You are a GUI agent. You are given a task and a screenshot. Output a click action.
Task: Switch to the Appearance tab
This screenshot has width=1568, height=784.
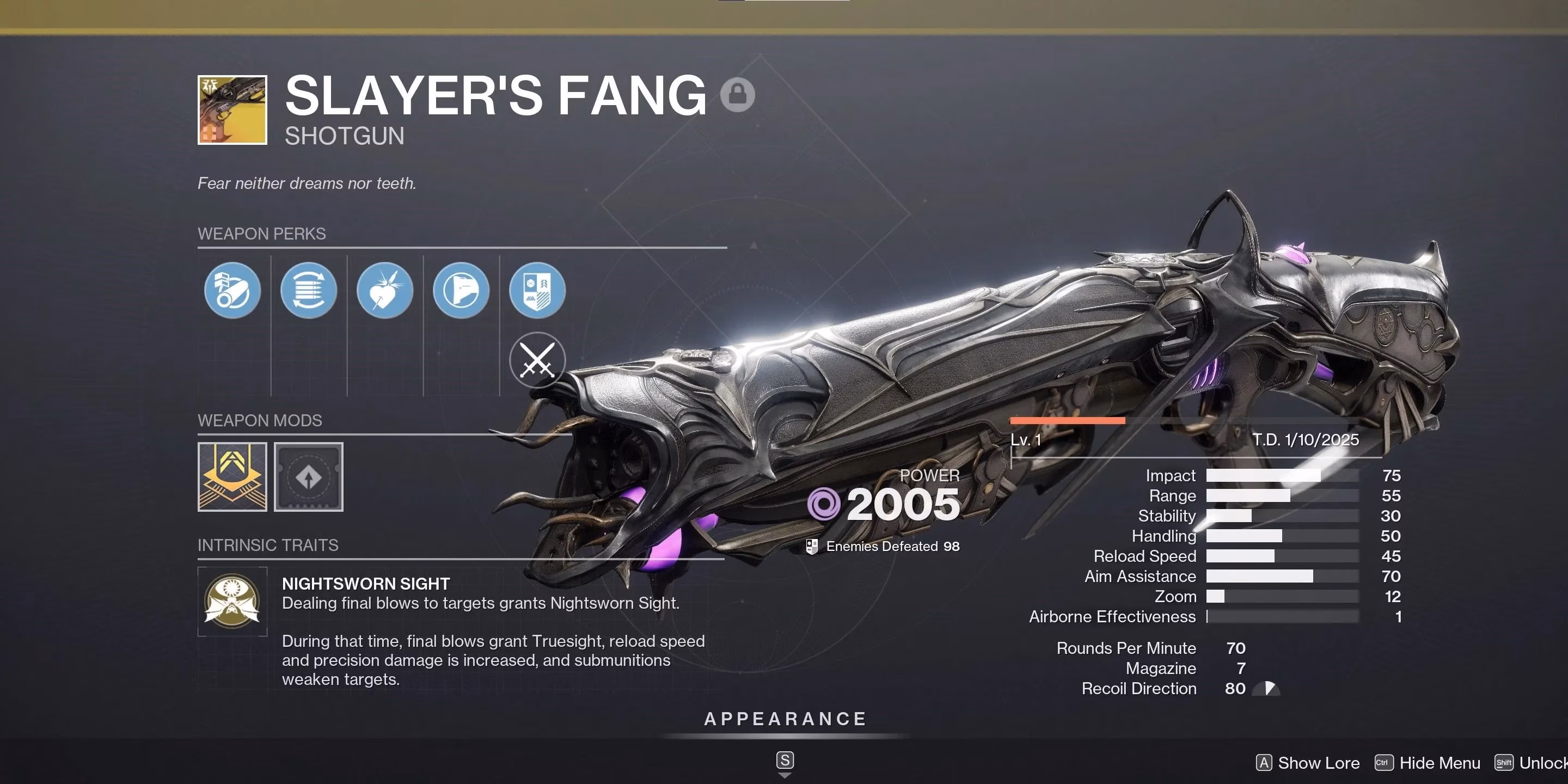786,718
